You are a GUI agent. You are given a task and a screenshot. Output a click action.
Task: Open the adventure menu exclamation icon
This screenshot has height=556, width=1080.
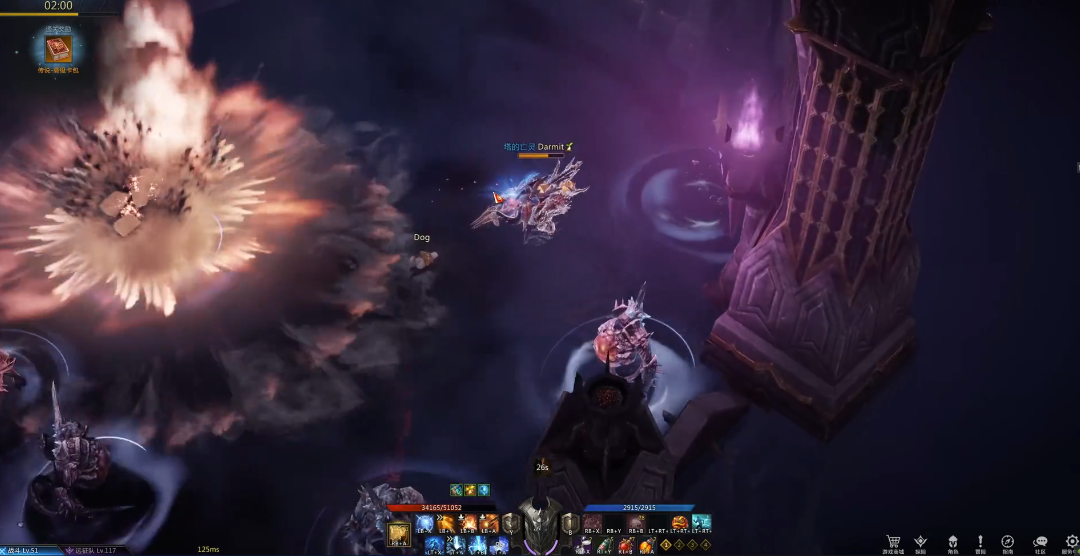pos(981,541)
